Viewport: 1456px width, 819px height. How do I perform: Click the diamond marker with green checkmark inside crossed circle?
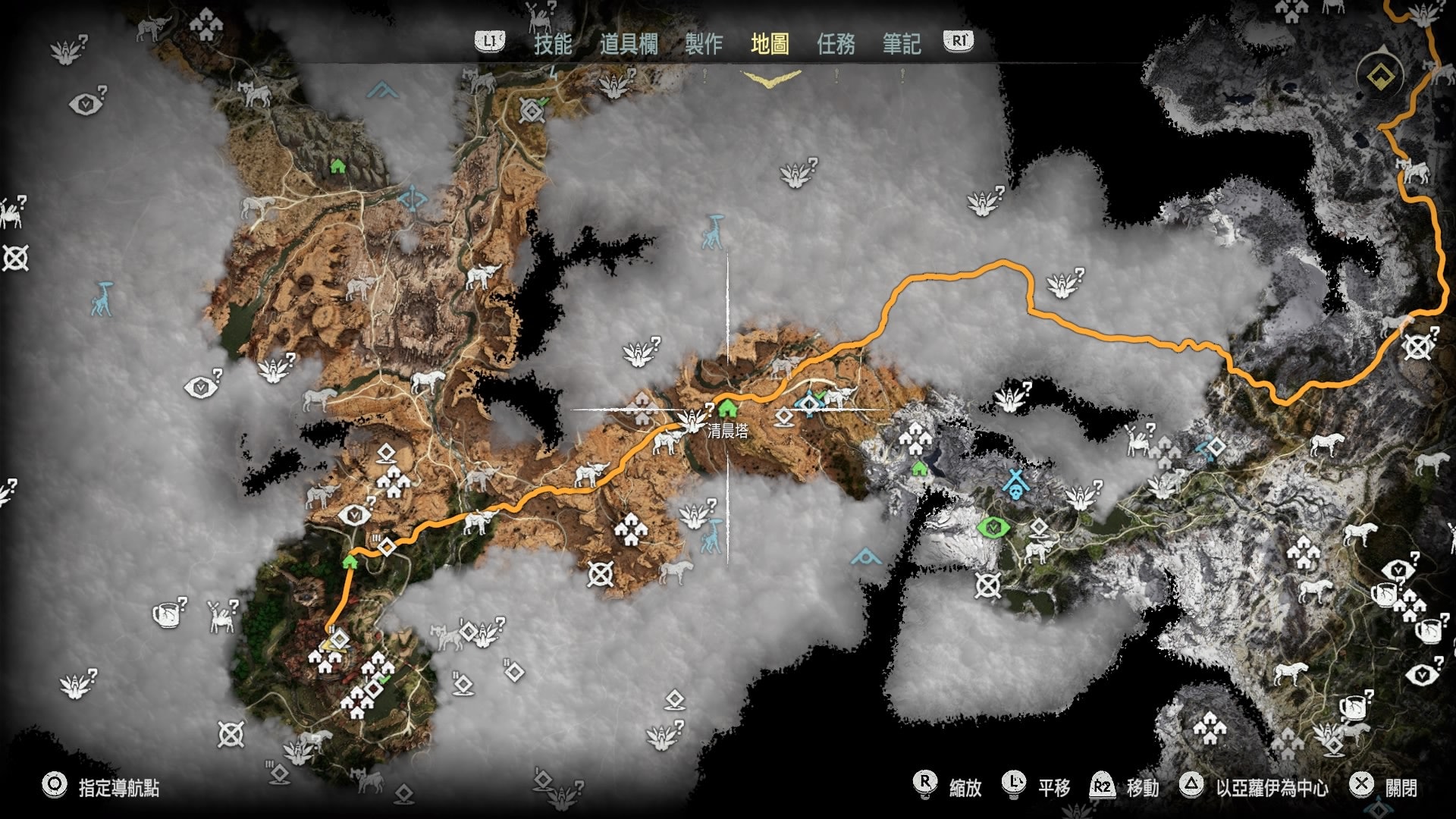tap(532, 111)
